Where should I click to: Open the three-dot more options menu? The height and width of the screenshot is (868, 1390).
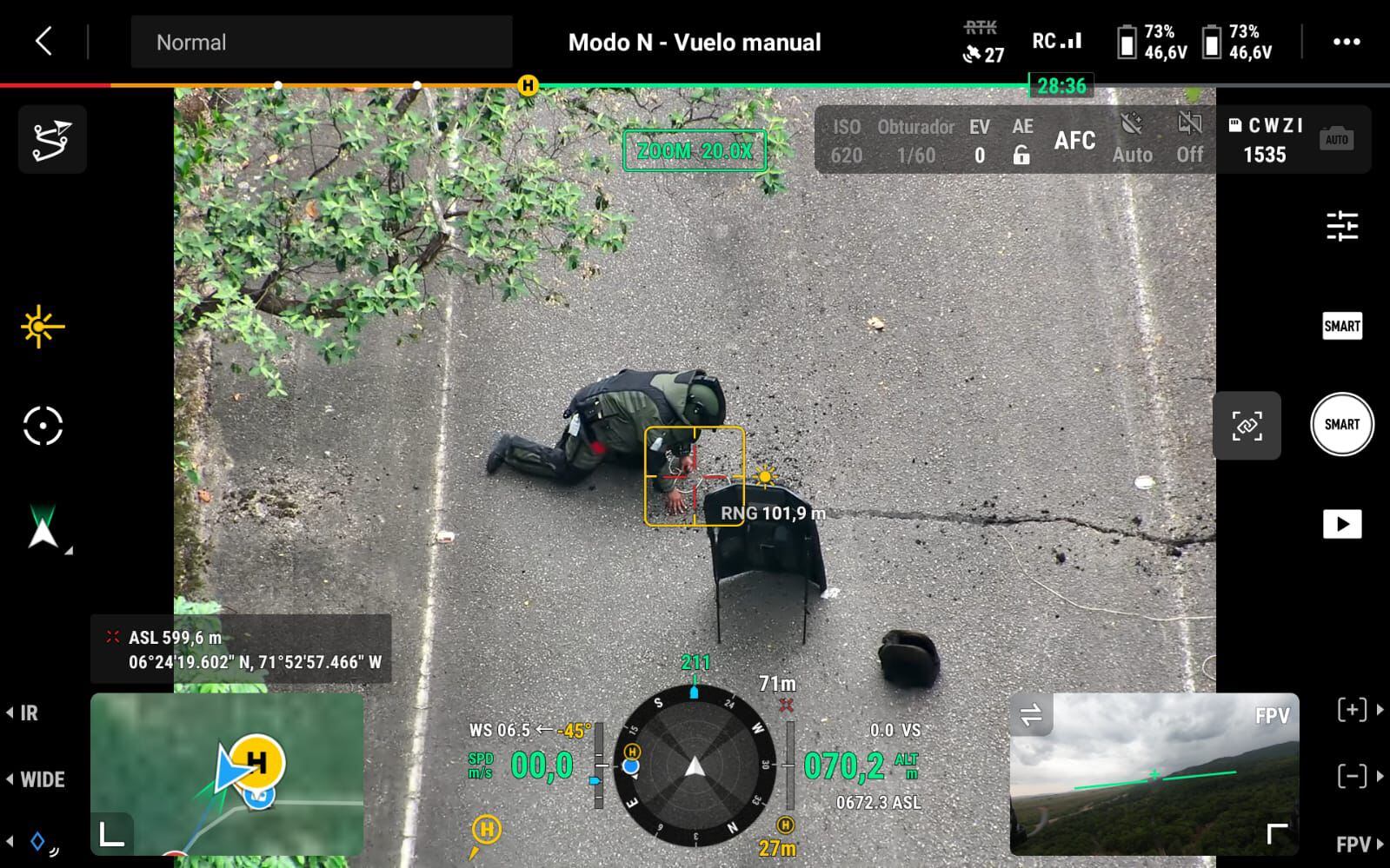pos(1348,41)
